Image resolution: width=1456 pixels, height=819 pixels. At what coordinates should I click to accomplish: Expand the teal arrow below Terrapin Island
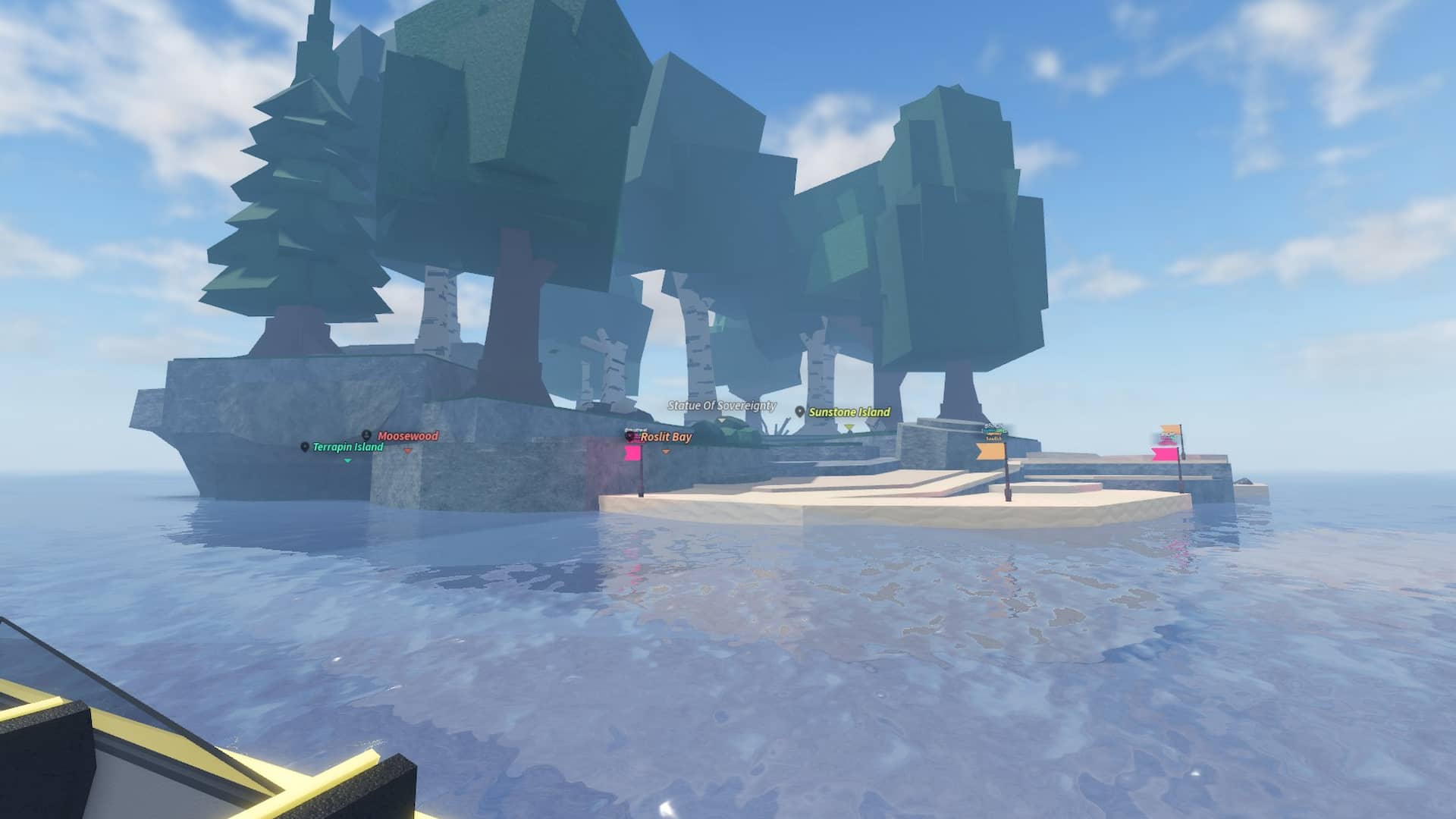coord(347,461)
